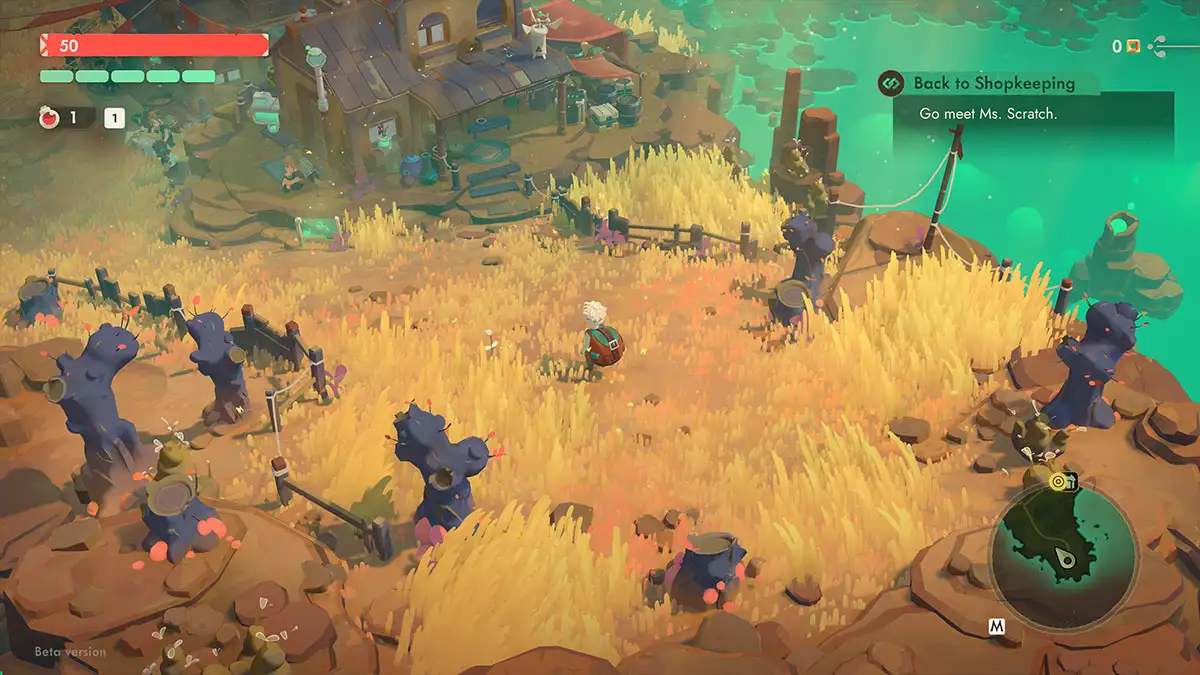Select the yellow objective marker on minimap
Image resolution: width=1200 pixels, height=675 pixels.
click(x=1058, y=482)
